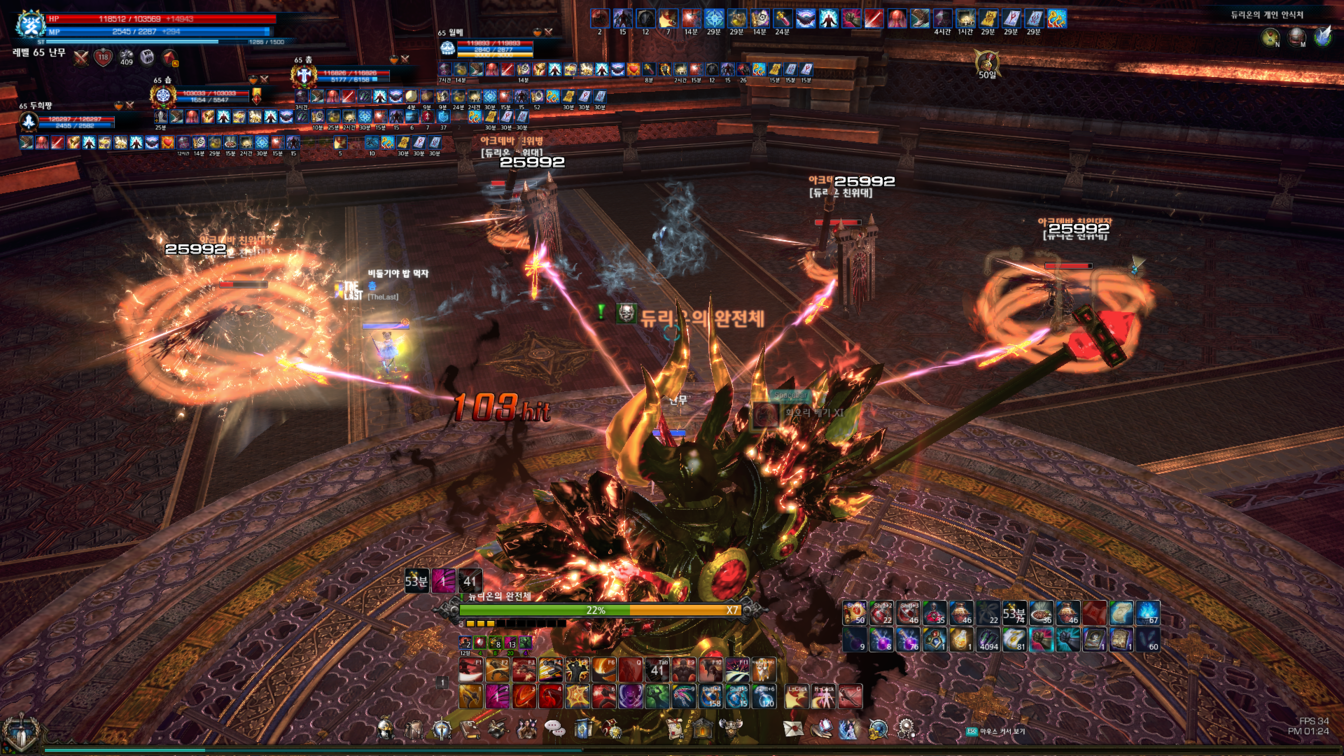Select party member 월메's portrait

[447, 47]
